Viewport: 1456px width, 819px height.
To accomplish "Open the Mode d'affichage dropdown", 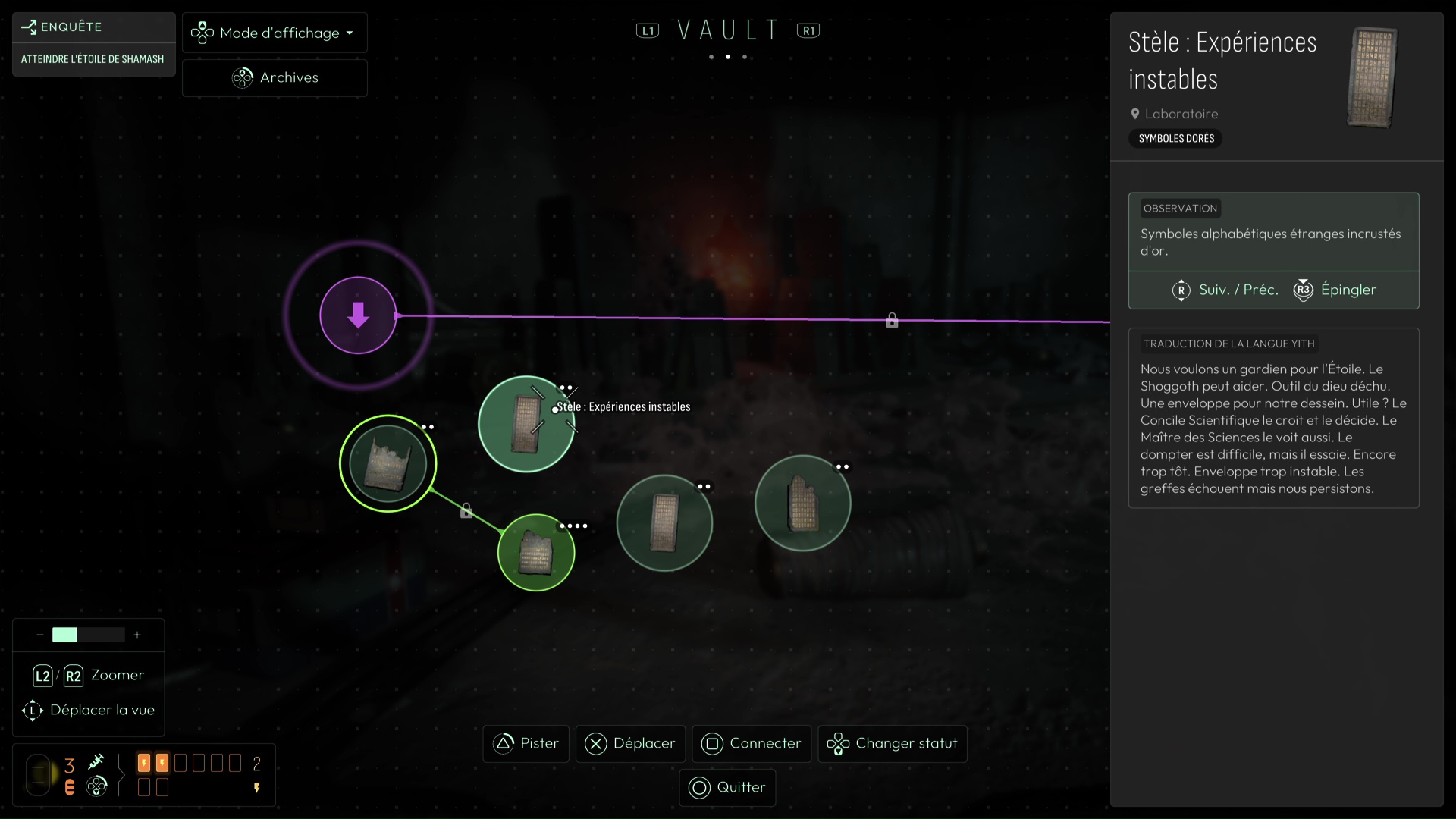I will (x=275, y=33).
